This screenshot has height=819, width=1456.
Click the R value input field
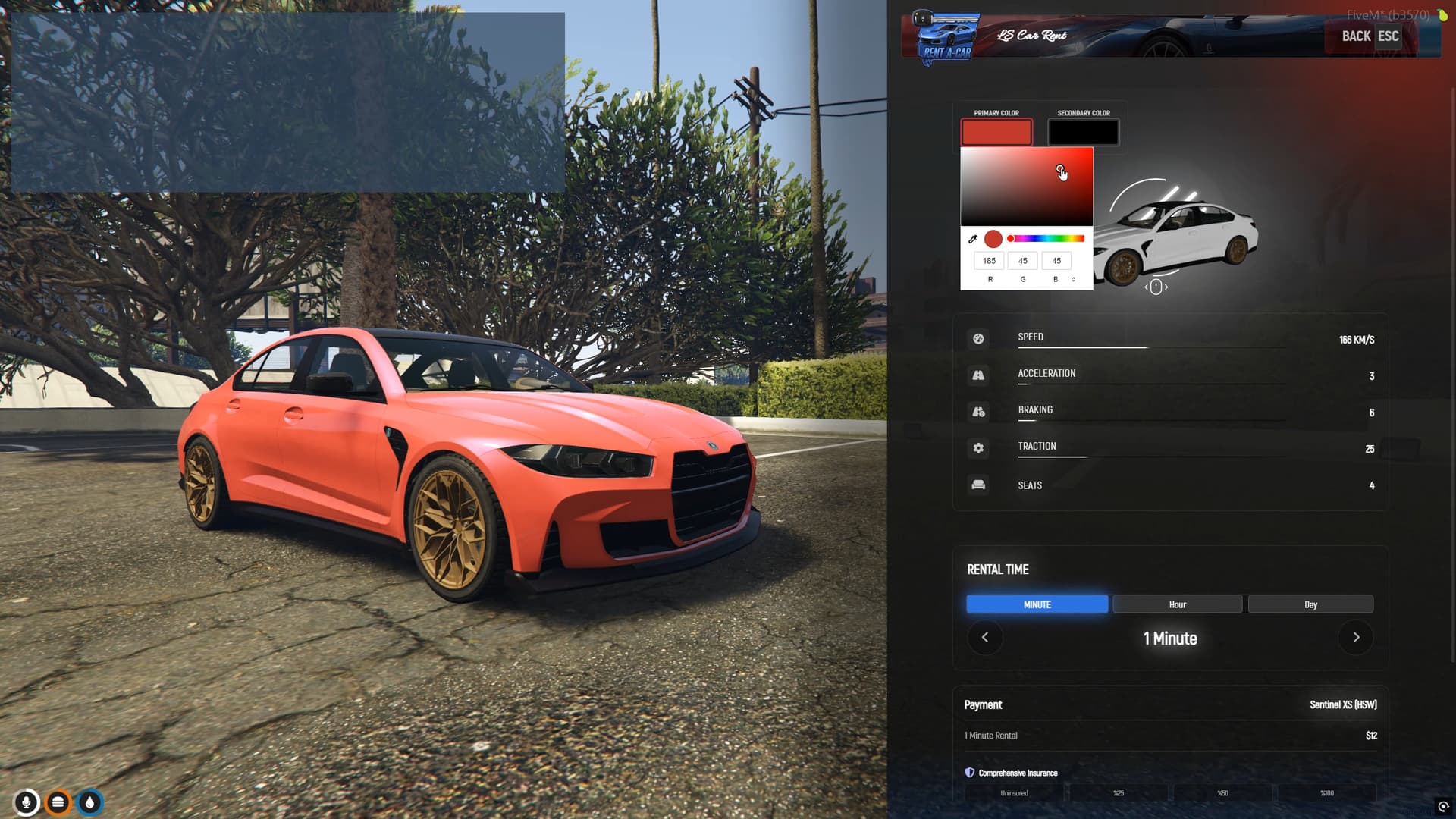point(989,260)
